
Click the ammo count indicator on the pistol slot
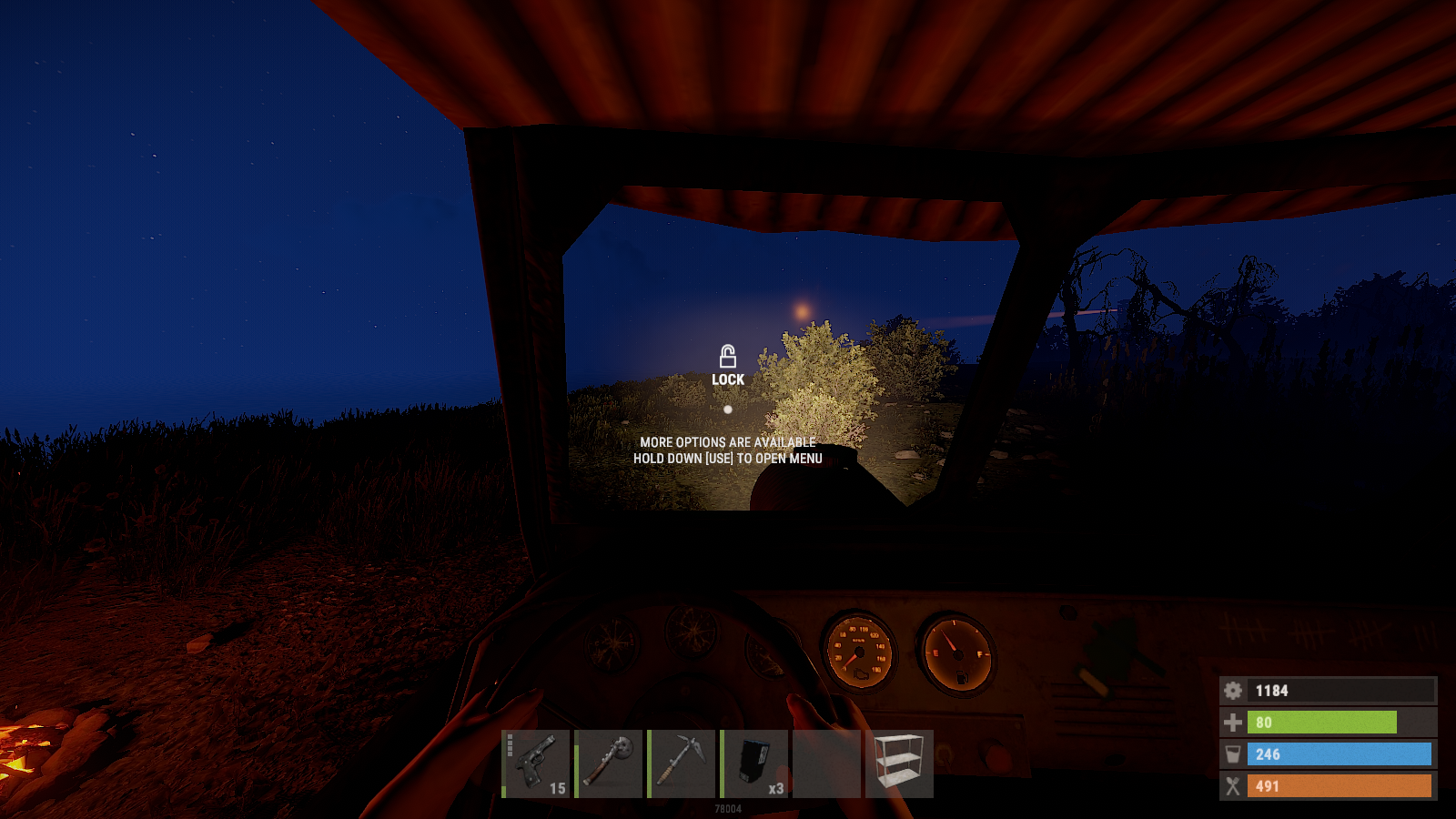558,790
